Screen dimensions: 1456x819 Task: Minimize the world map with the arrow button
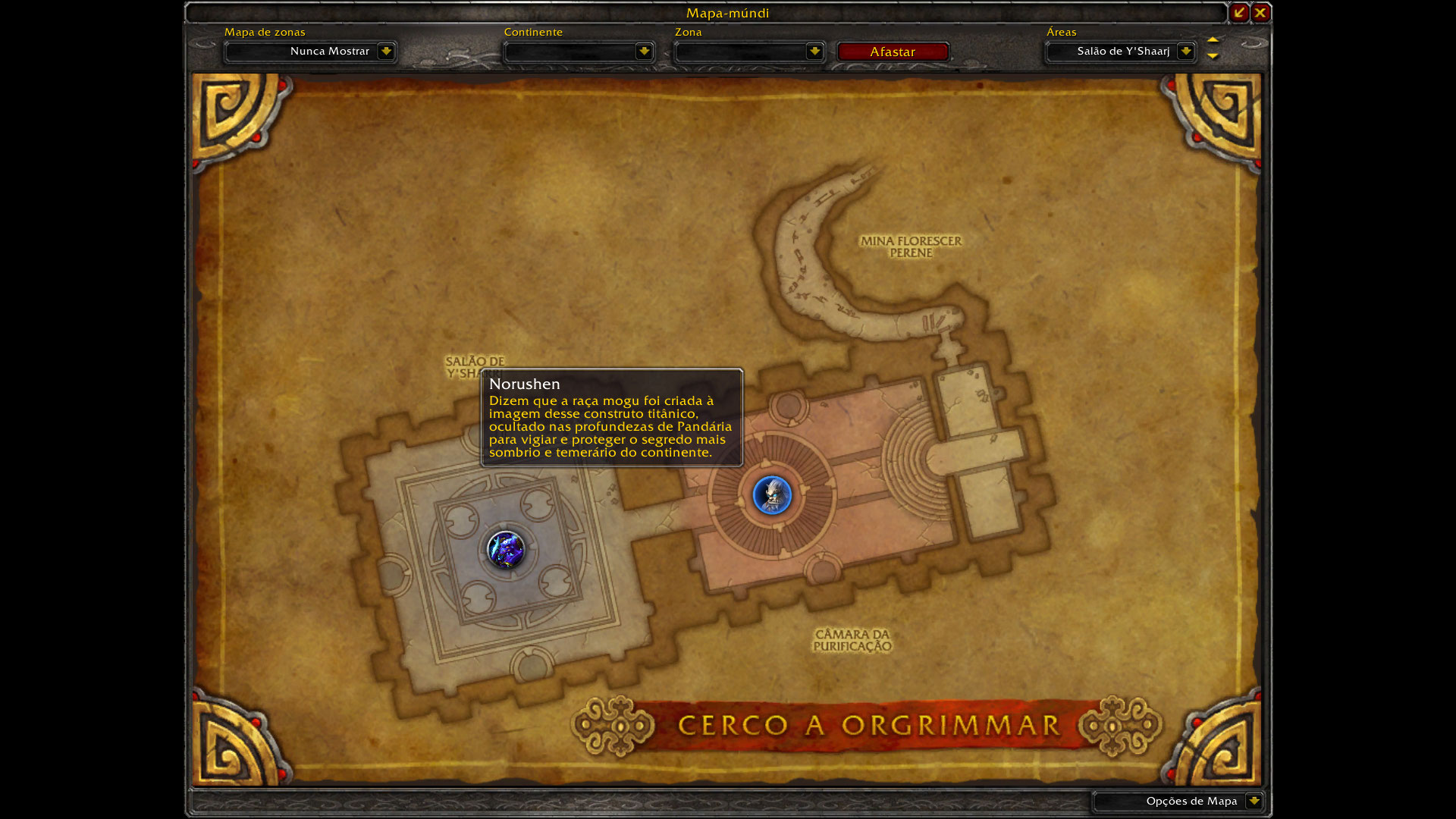click(1239, 13)
